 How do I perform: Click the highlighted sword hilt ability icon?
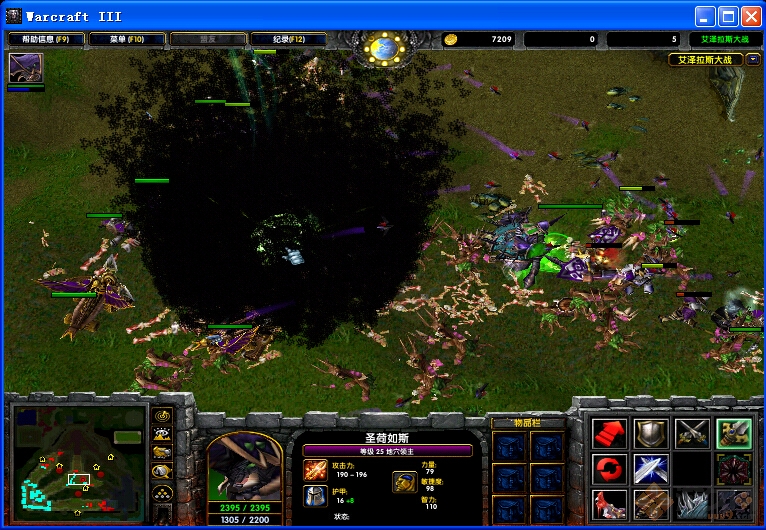coord(734,432)
